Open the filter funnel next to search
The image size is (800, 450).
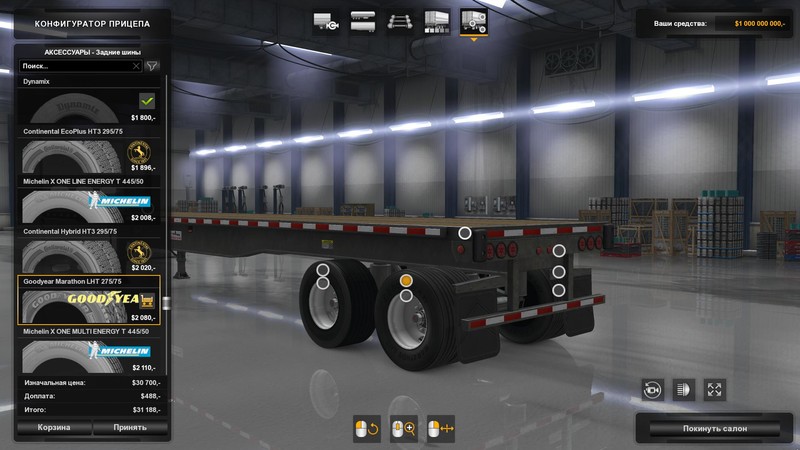click(152, 66)
